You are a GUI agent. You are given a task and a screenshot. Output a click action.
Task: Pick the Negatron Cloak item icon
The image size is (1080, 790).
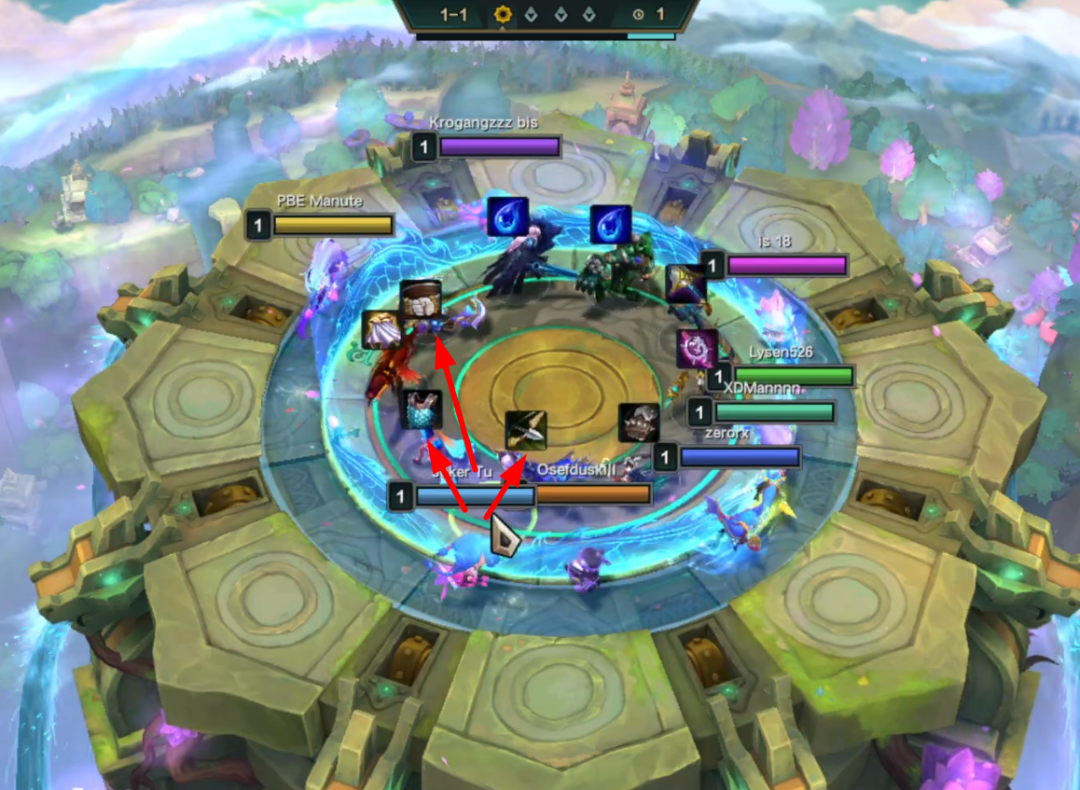(x=382, y=329)
